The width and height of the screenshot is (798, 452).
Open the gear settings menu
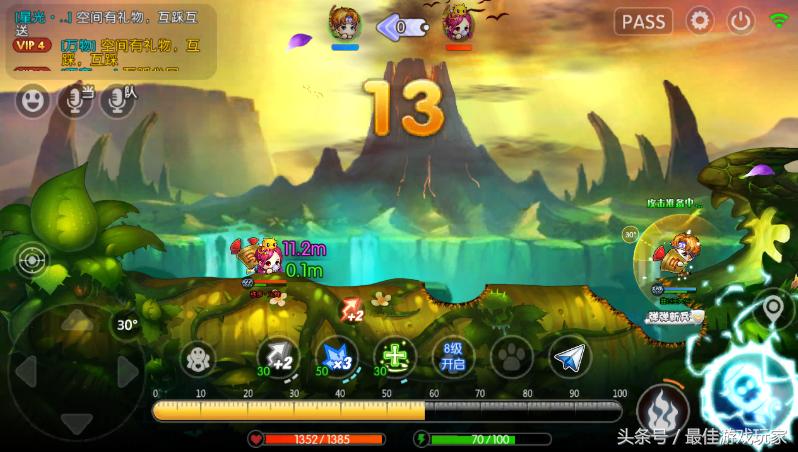point(699,21)
